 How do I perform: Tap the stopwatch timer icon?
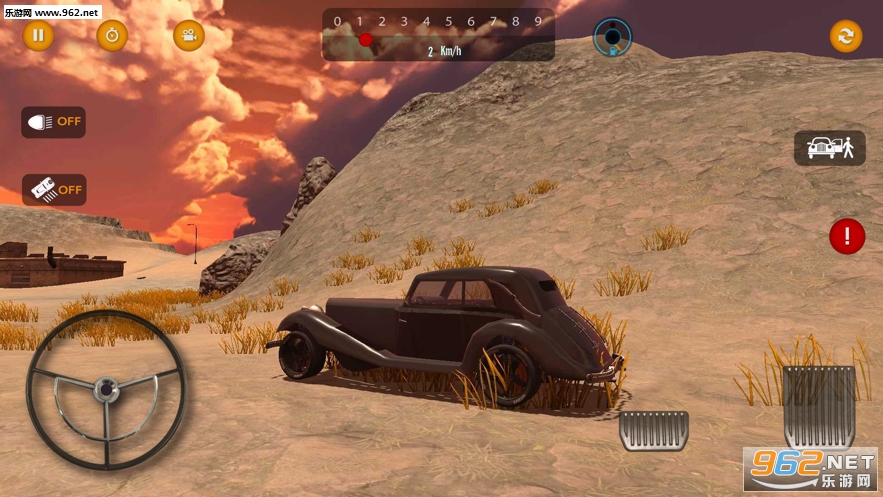pyautogui.click(x=112, y=36)
